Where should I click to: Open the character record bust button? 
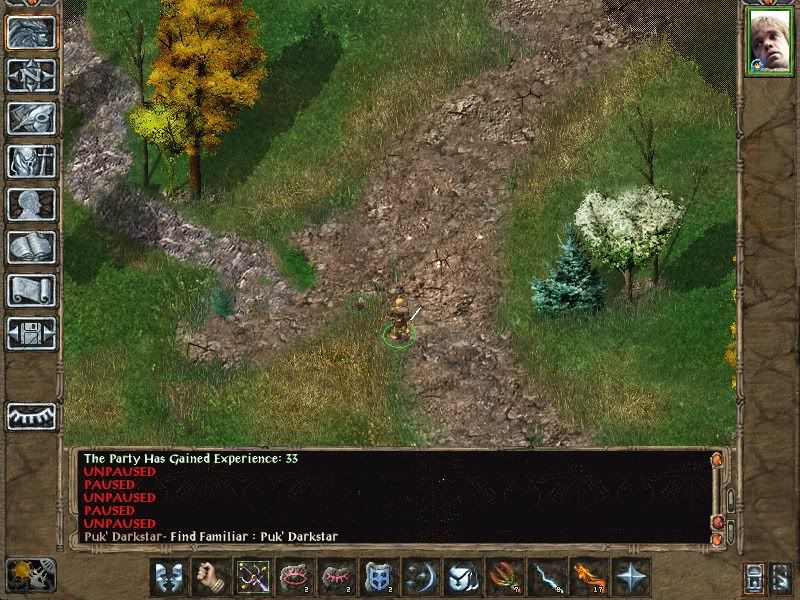tap(31, 204)
